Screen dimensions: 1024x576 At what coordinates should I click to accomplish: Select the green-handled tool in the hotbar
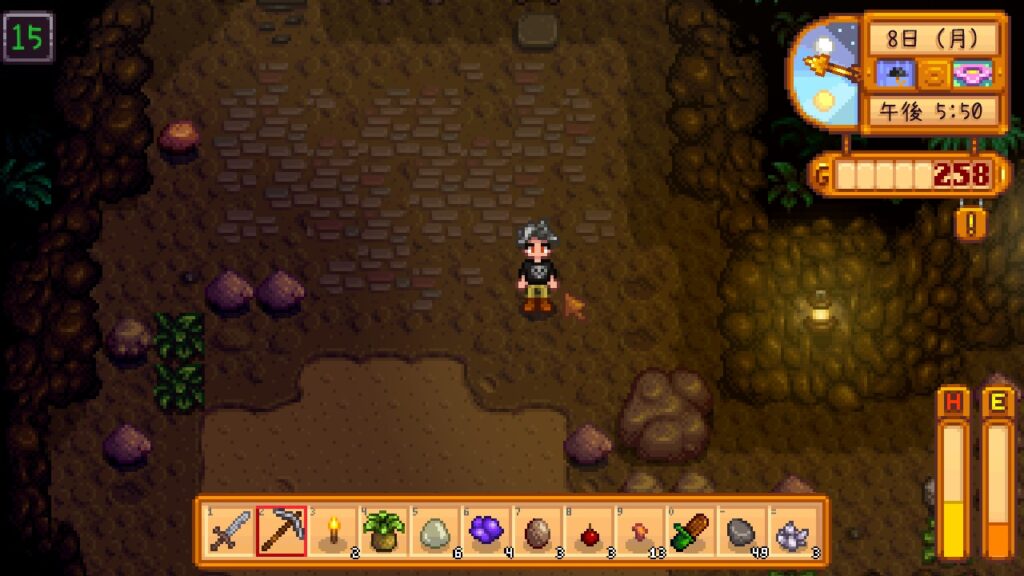click(x=692, y=531)
